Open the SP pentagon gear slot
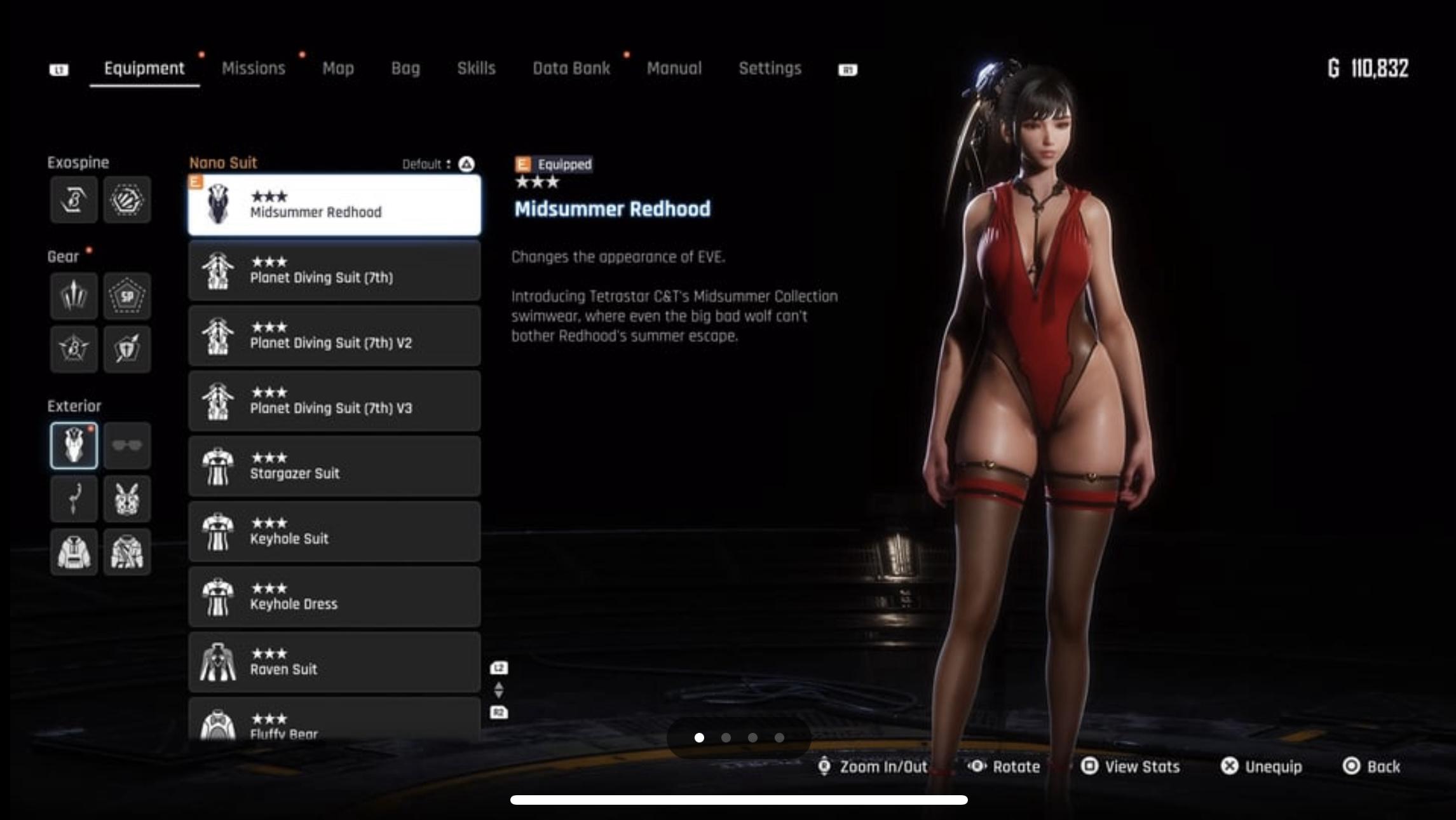The width and height of the screenshot is (1456, 820). (127, 296)
